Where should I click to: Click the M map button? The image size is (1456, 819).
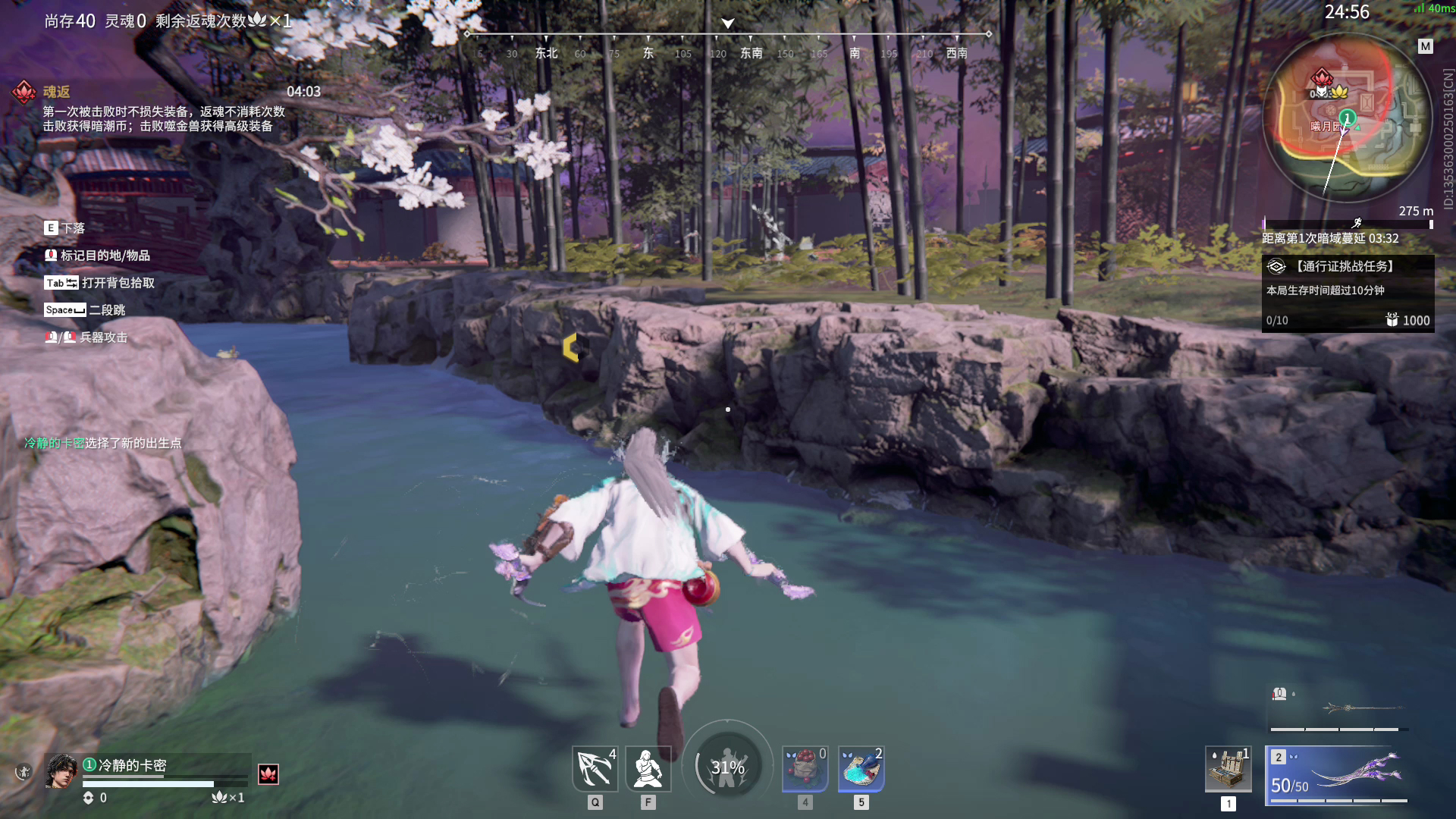click(x=1426, y=46)
